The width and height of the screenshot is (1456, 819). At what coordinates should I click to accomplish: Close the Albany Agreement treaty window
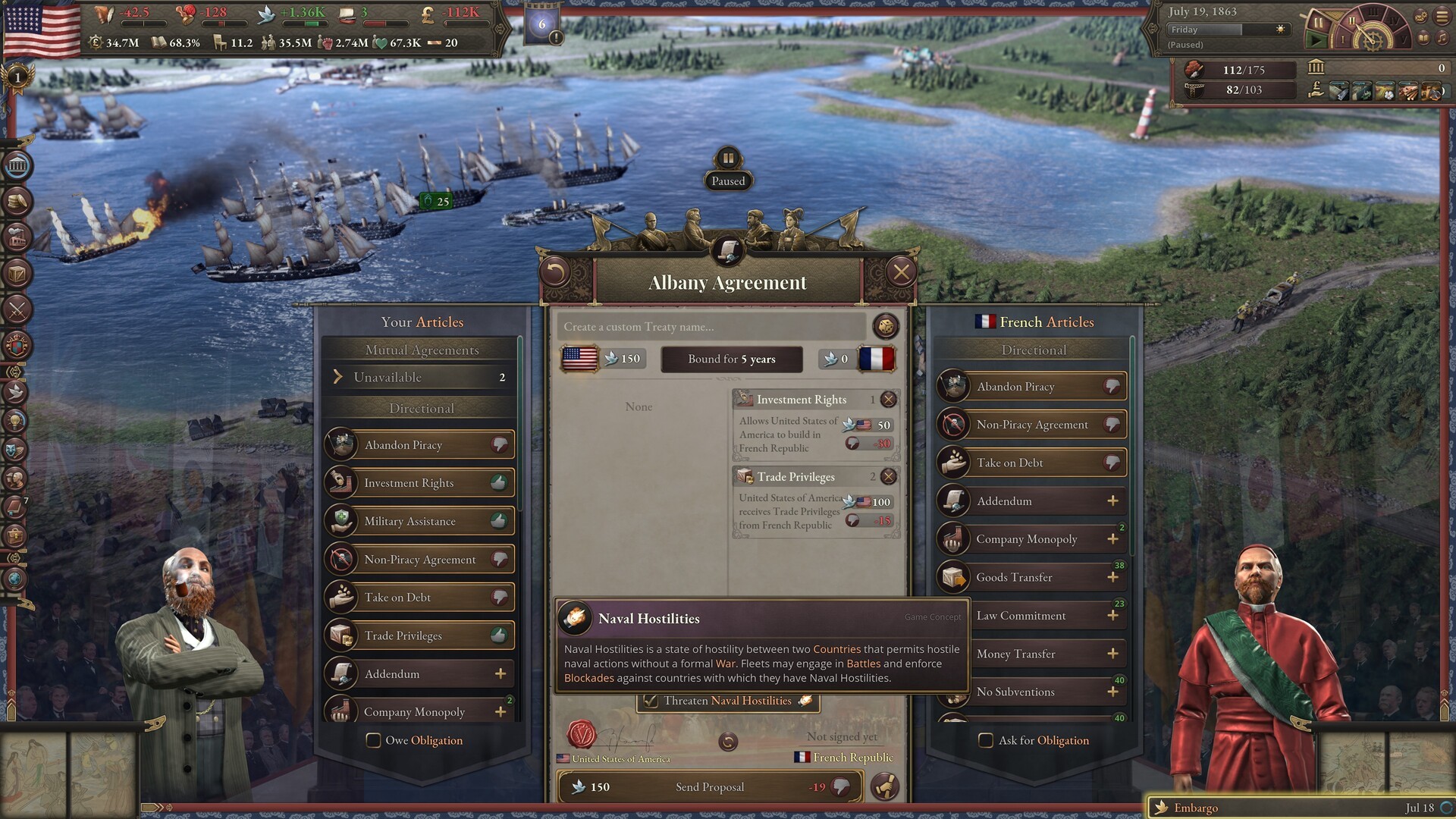(x=901, y=272)
